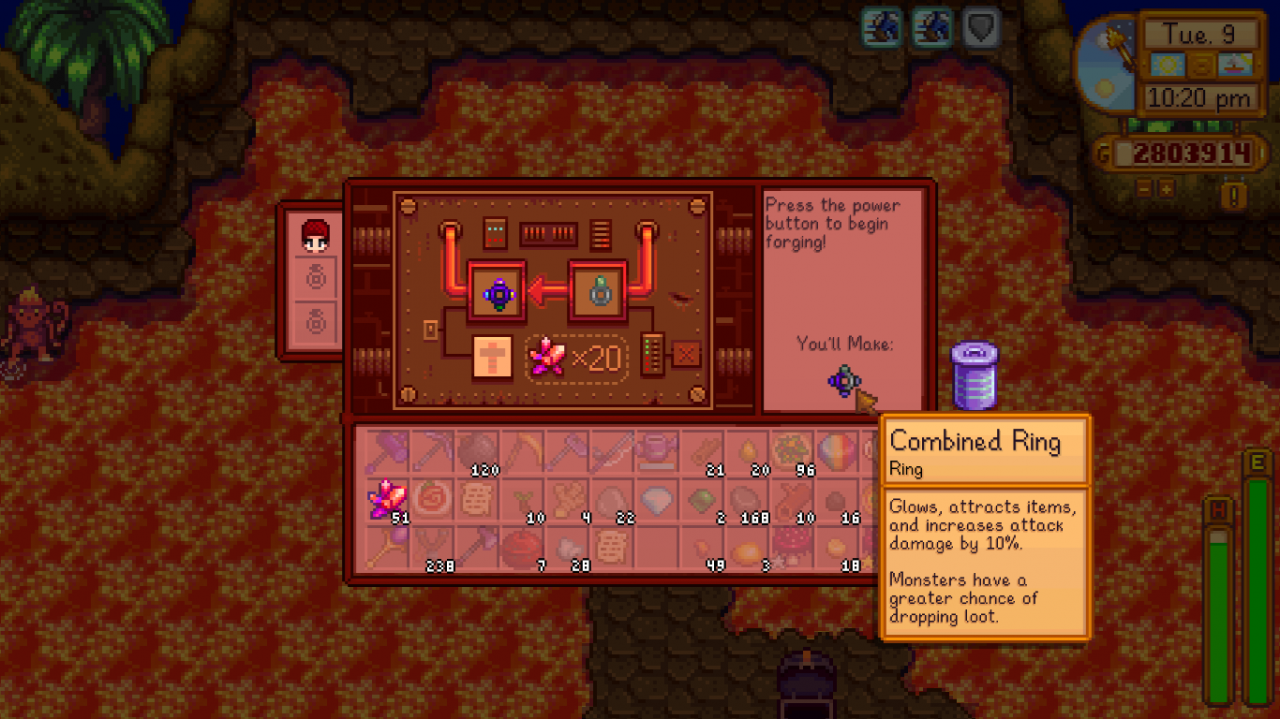Pick the scythe from the inventory
This screenshot has height=719, width=1280.
[521, 452]
